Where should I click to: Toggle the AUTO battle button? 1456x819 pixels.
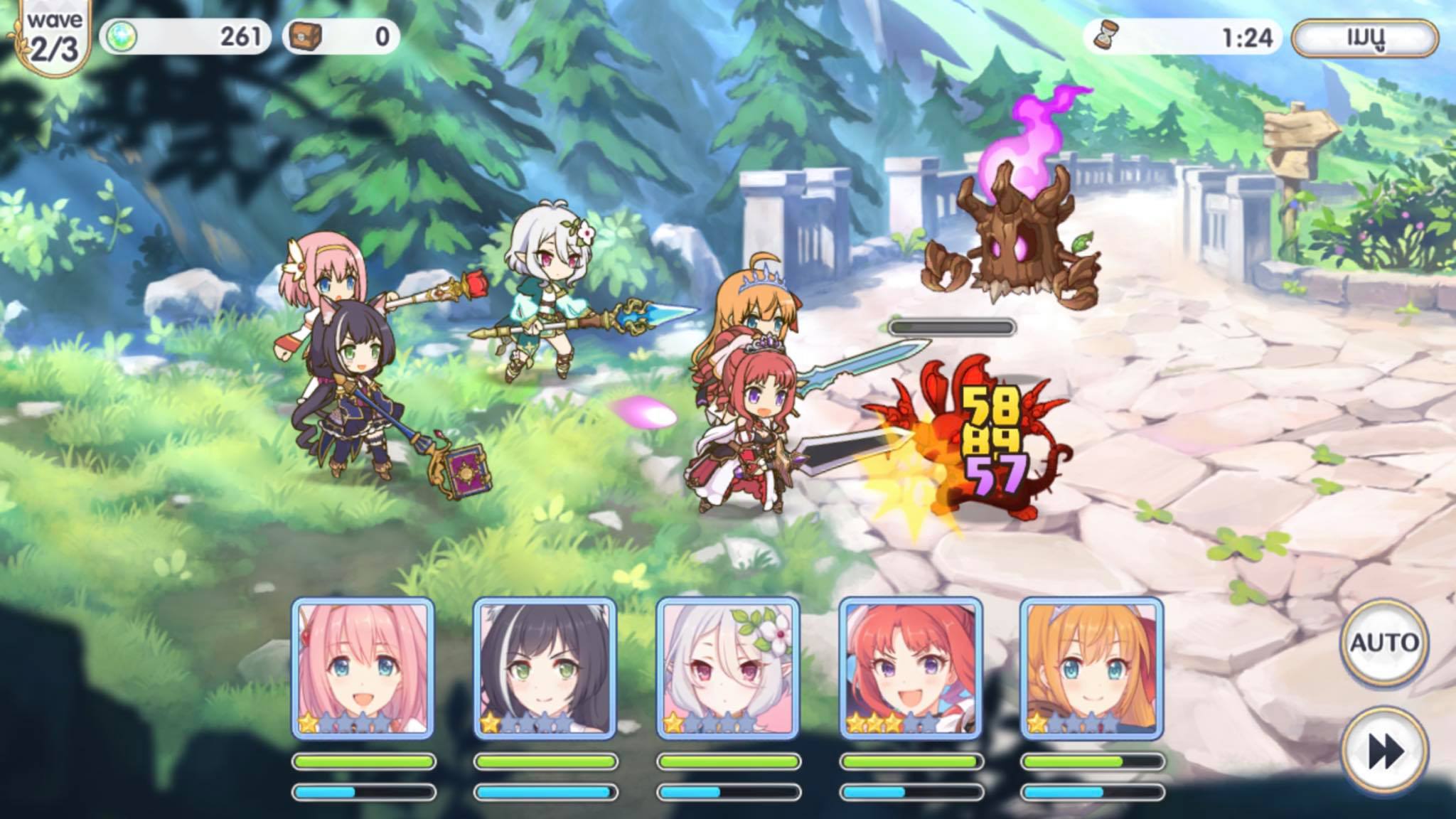1383,643
